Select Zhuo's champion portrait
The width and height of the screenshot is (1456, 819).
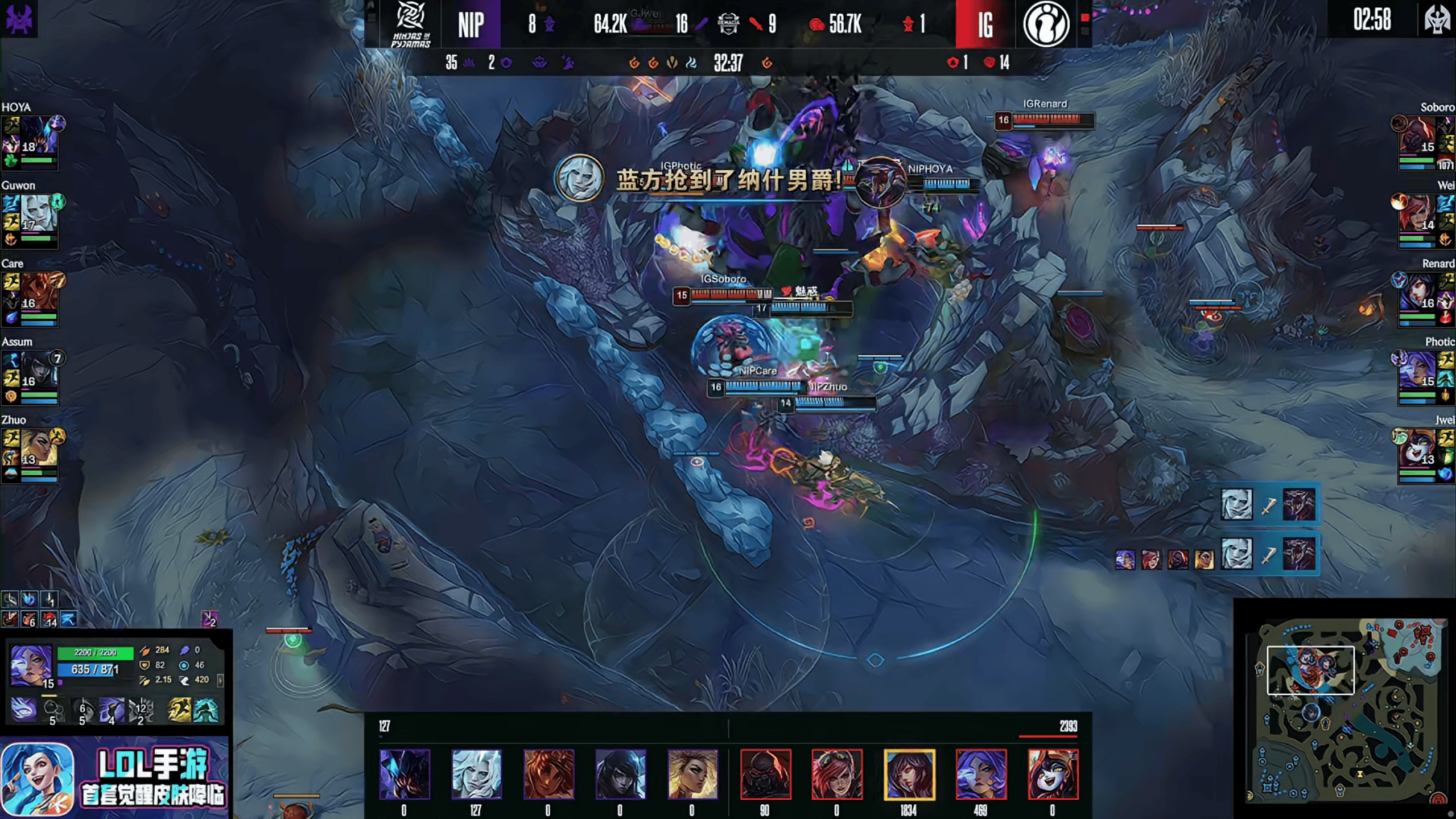click(x=38, y=448)
